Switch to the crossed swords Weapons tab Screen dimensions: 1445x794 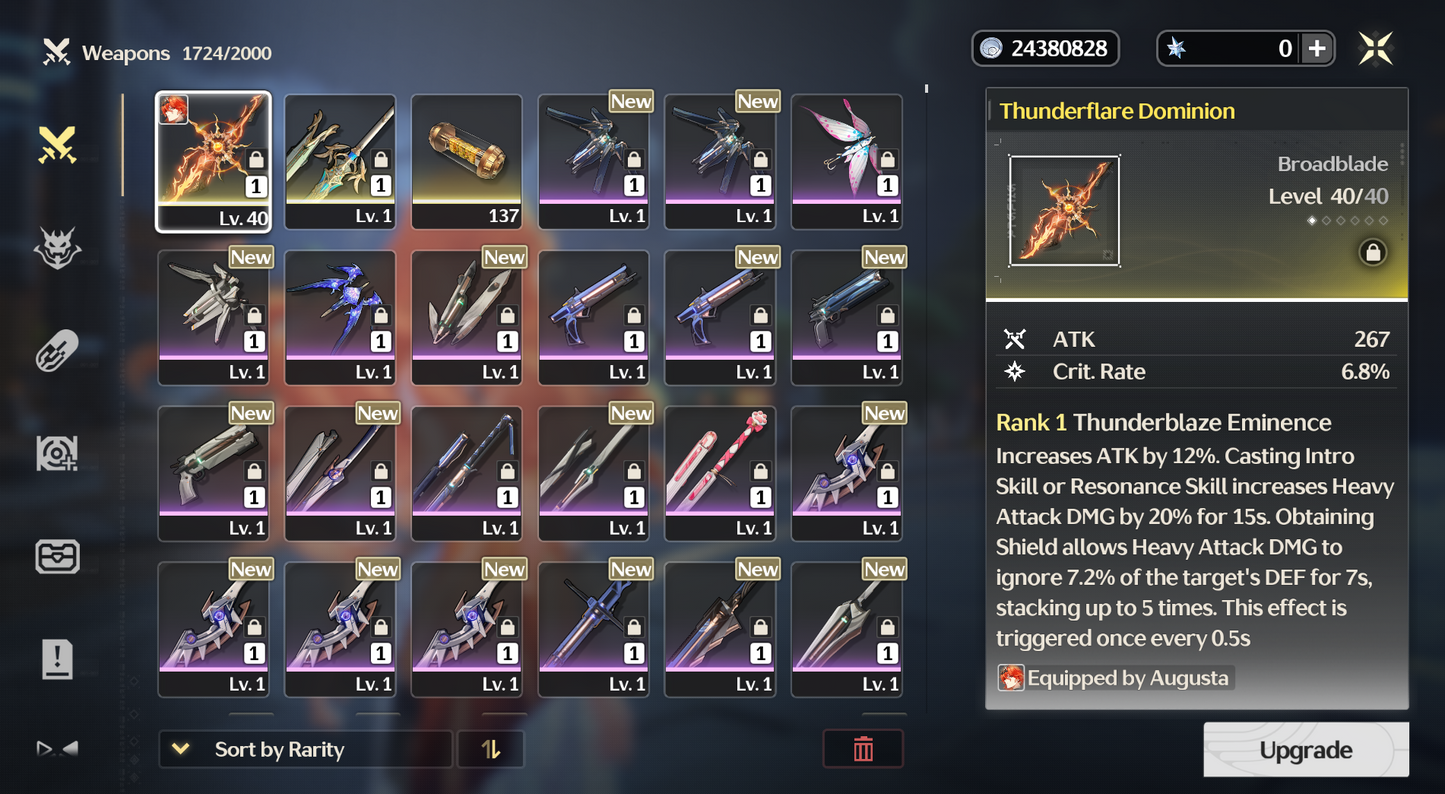(58, 146)
